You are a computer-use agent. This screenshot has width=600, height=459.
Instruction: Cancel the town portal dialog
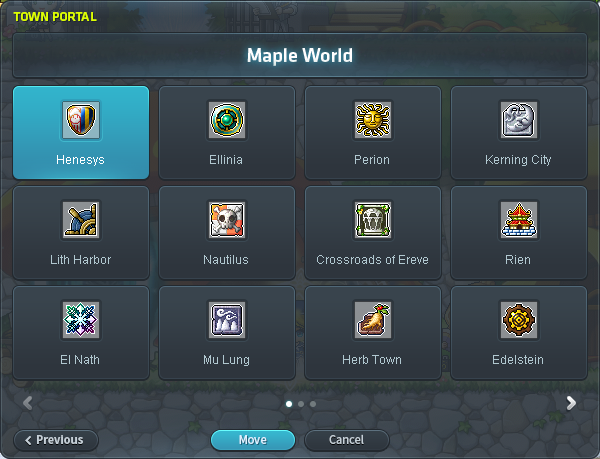[346, 440]
